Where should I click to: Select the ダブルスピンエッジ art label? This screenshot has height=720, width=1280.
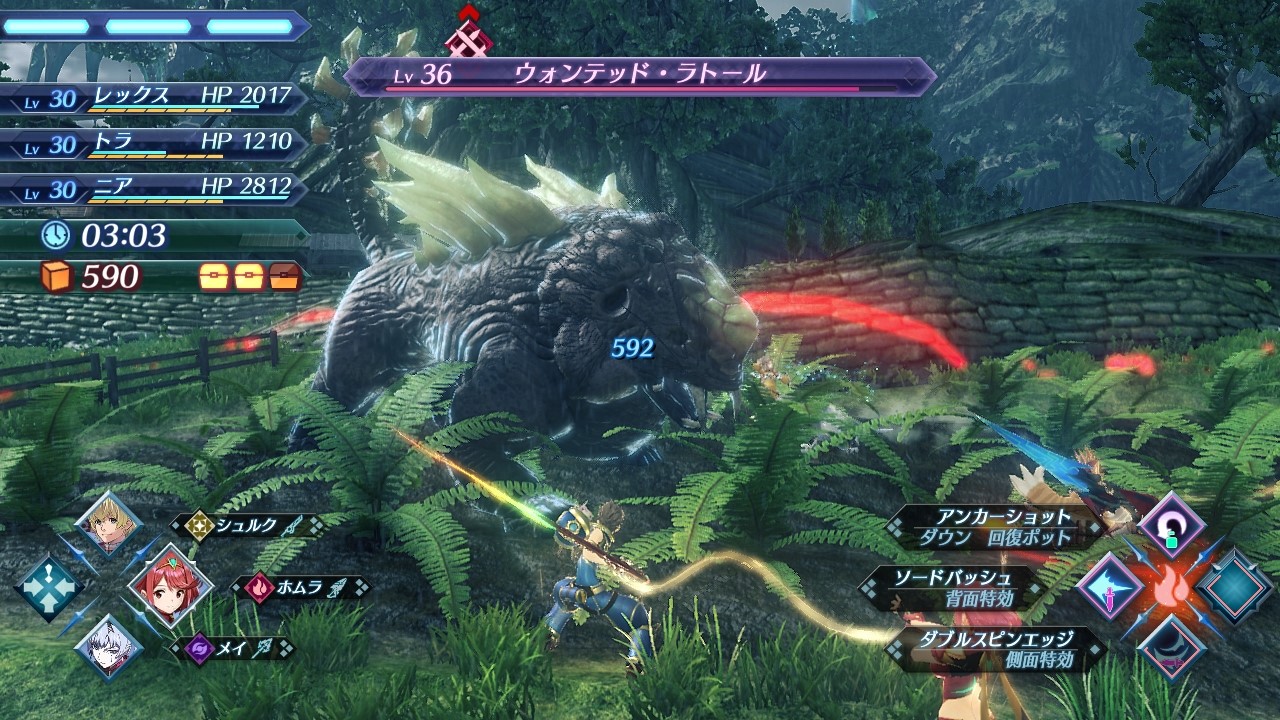(x=996, y=648)
